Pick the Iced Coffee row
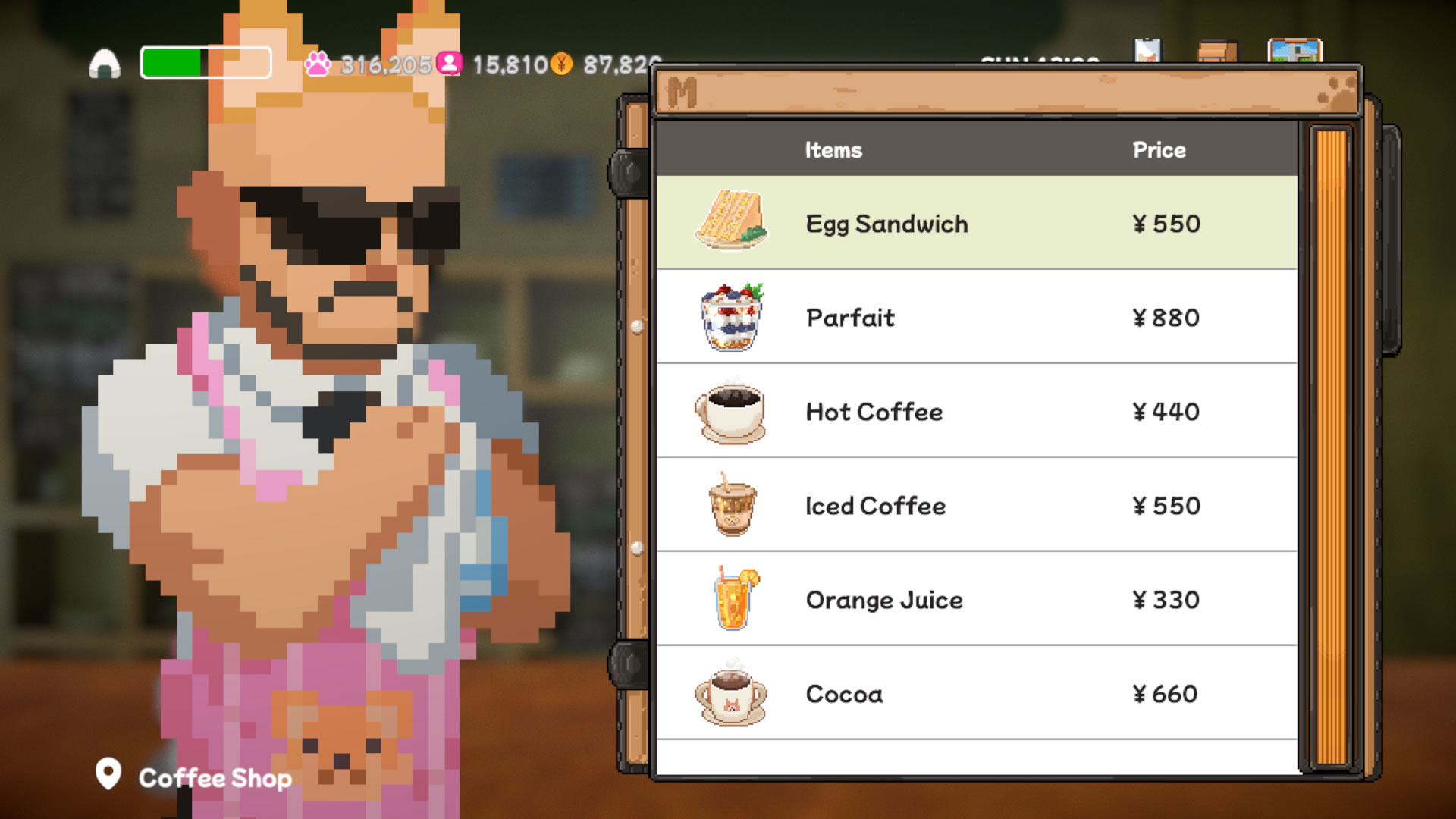The width and height of the screenshot is (1456, 819). tap(976, 506)
